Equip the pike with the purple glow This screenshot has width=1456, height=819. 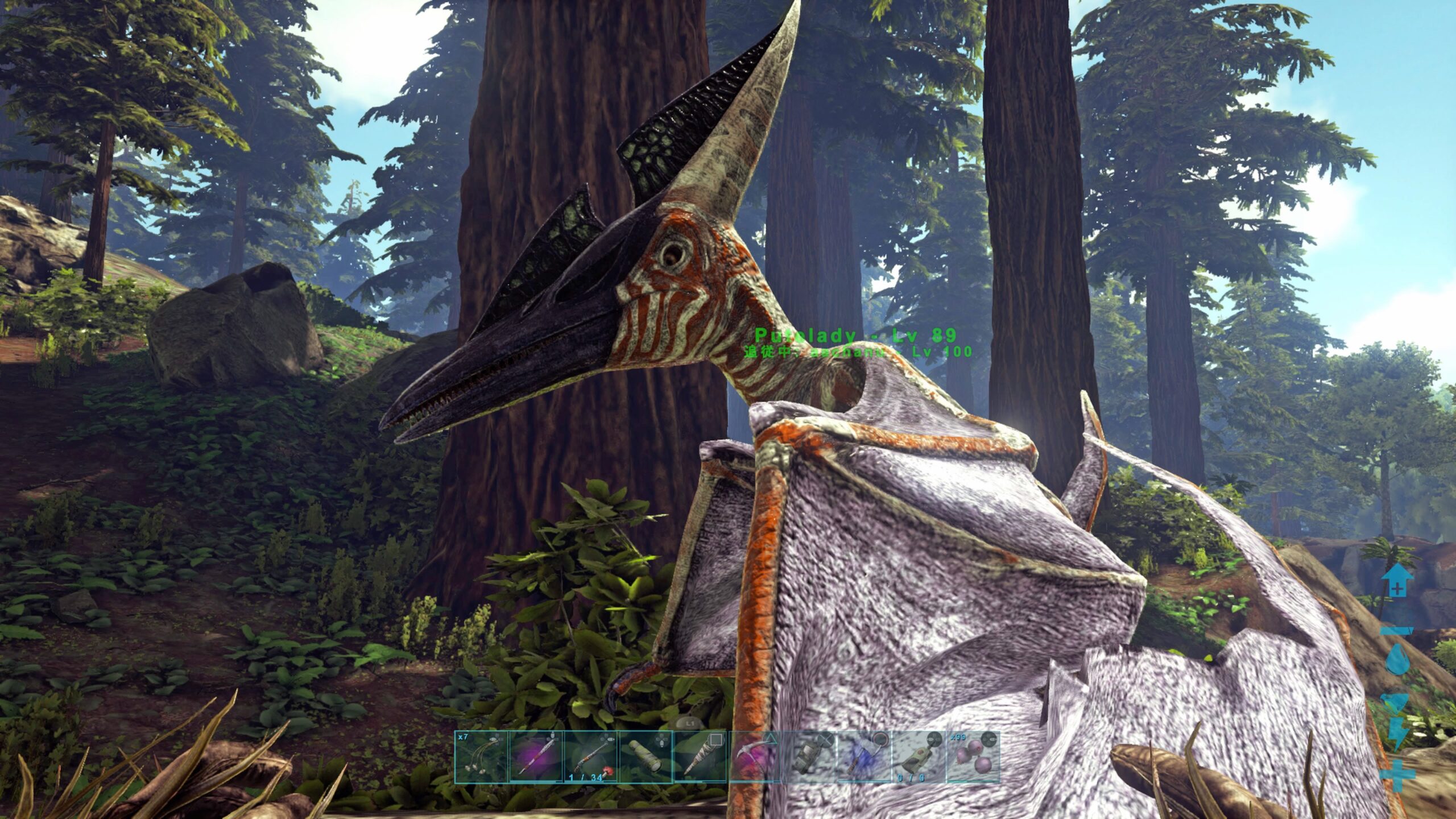pos(536,757)
